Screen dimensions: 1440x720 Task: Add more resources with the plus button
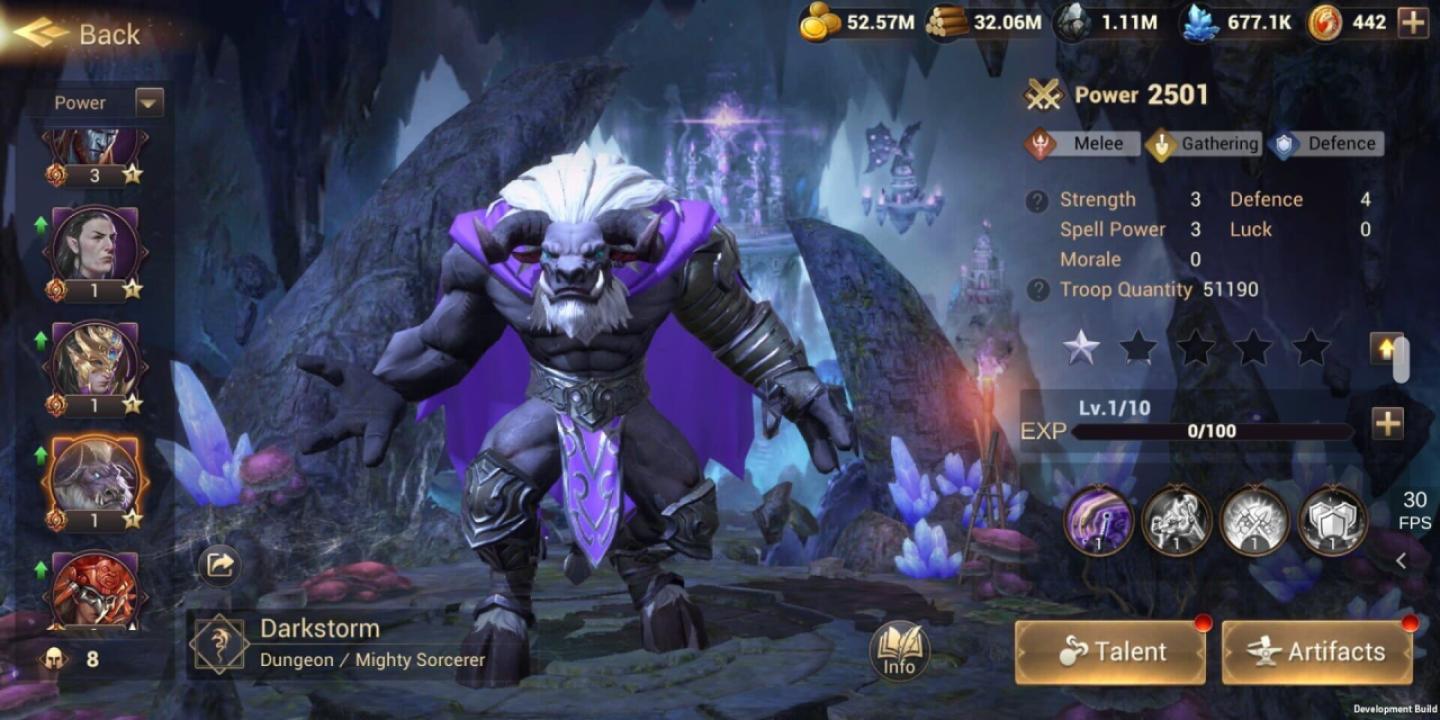[x=1413, y=23]
